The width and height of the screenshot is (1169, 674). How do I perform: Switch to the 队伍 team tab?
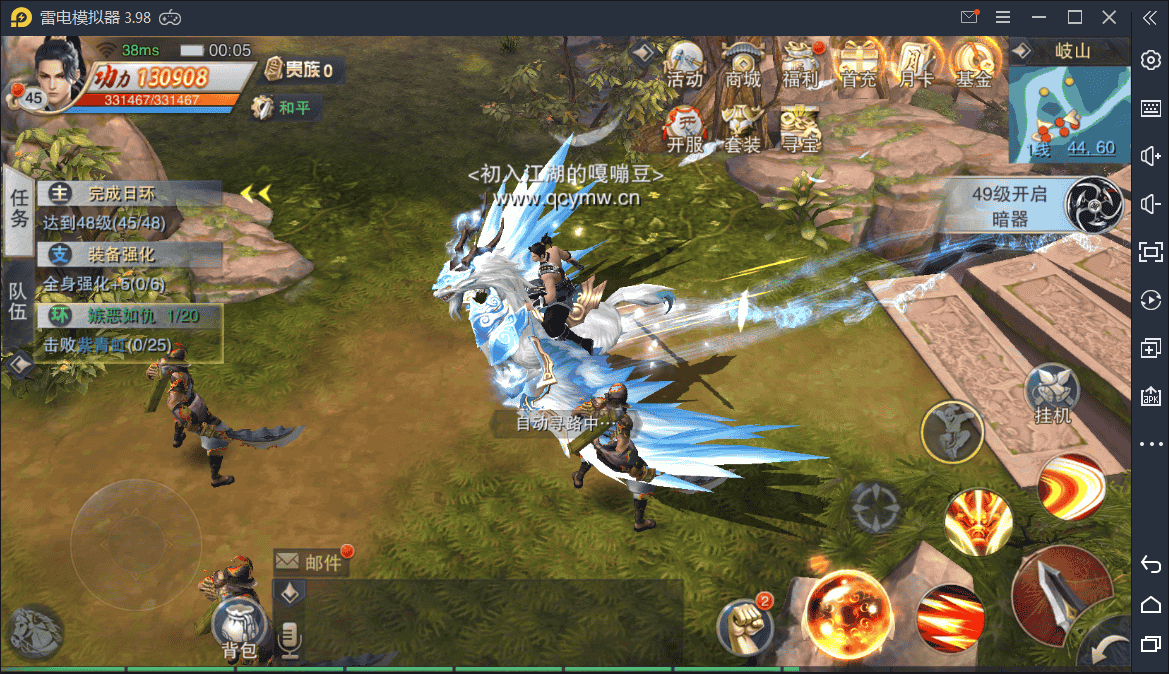[x=18, y=298]
